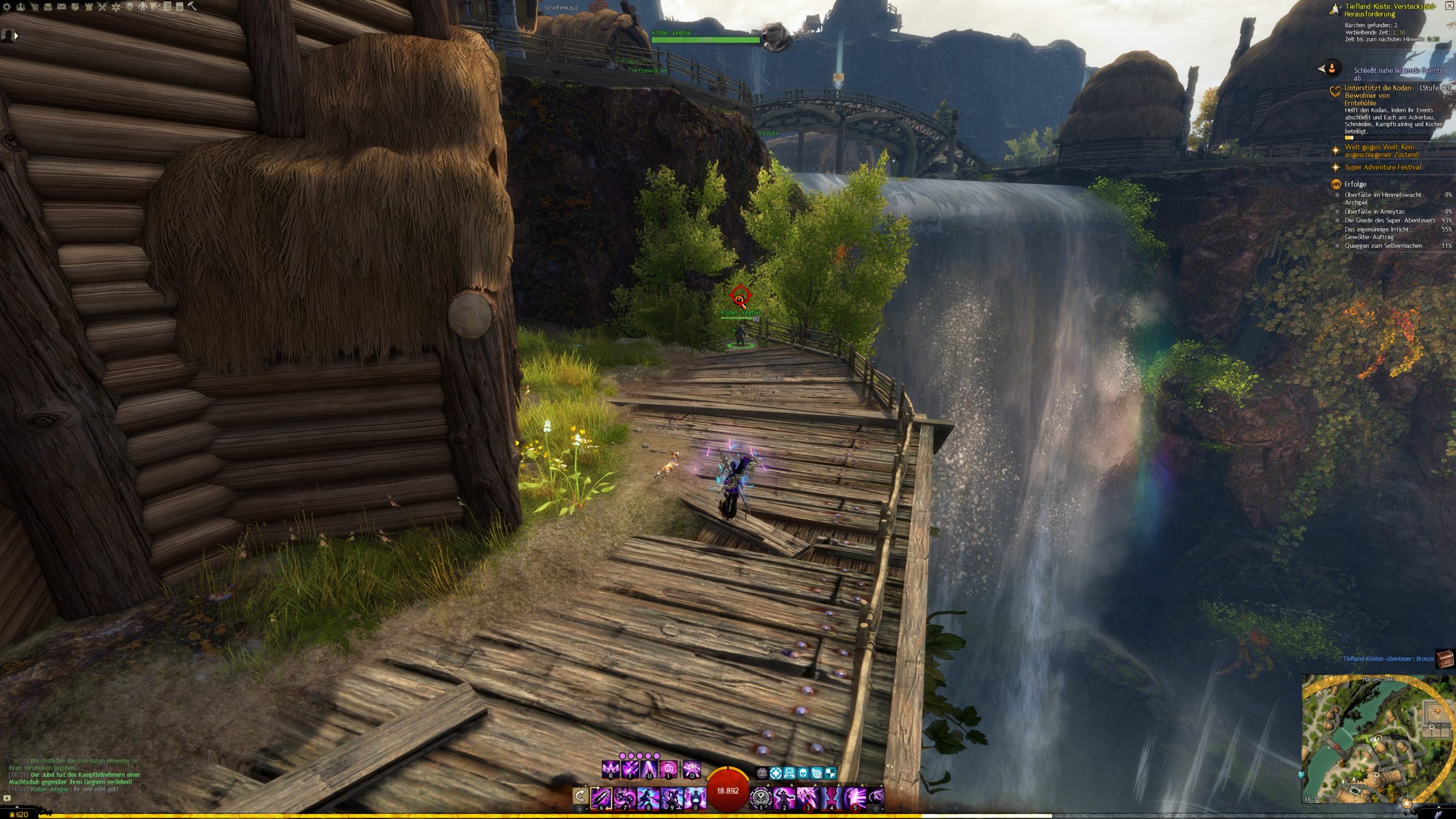The width and height of the screenshot is (1456, 819).
Task: Click the Harvest Den minimap
Action: 1378,739
